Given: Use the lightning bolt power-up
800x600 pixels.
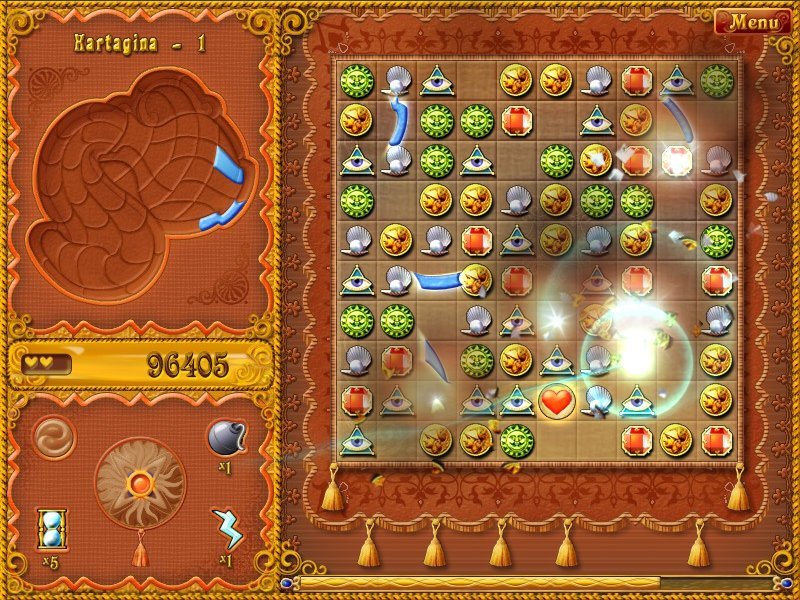Looking at the screenshot, I should coord(228,528).
